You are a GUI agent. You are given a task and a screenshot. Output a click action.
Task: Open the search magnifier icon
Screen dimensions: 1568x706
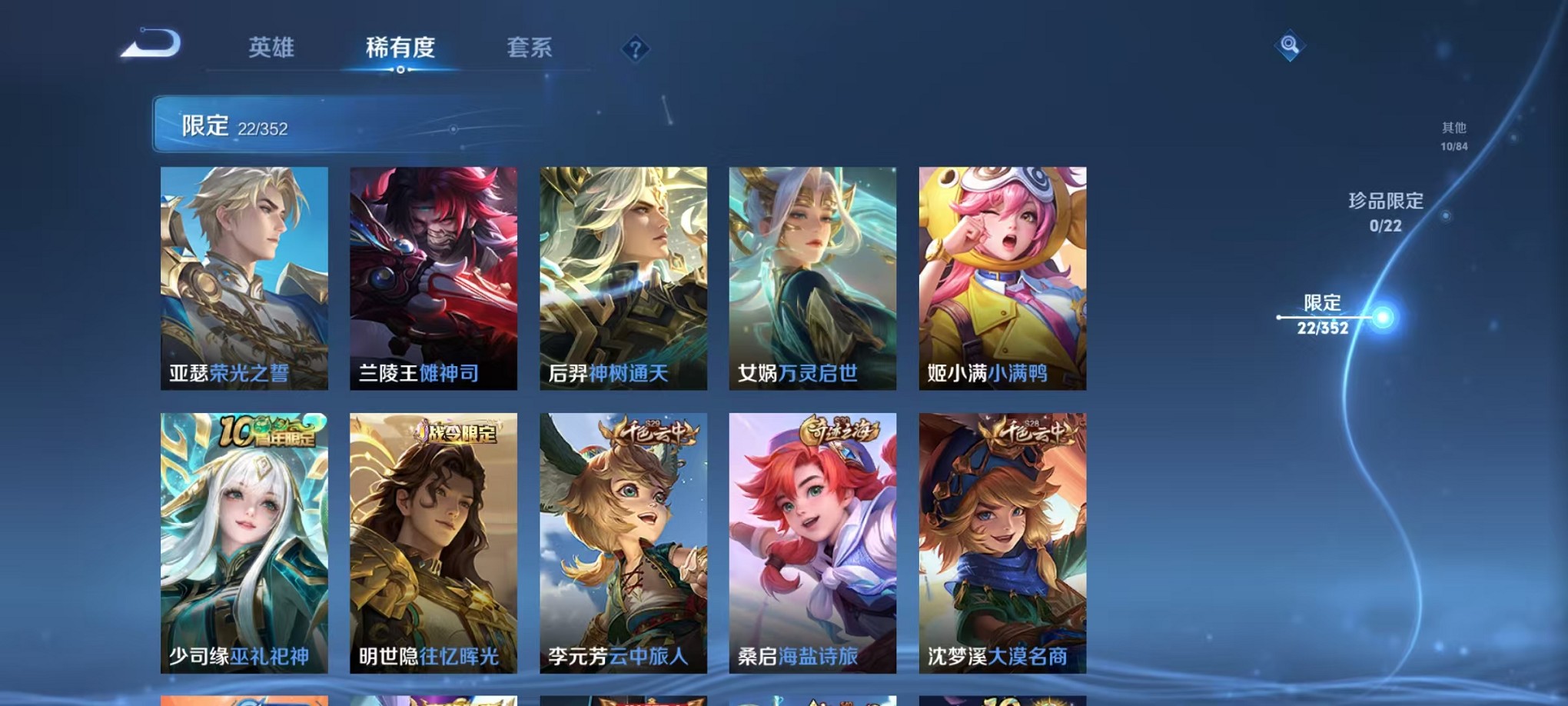[1288, 45]
